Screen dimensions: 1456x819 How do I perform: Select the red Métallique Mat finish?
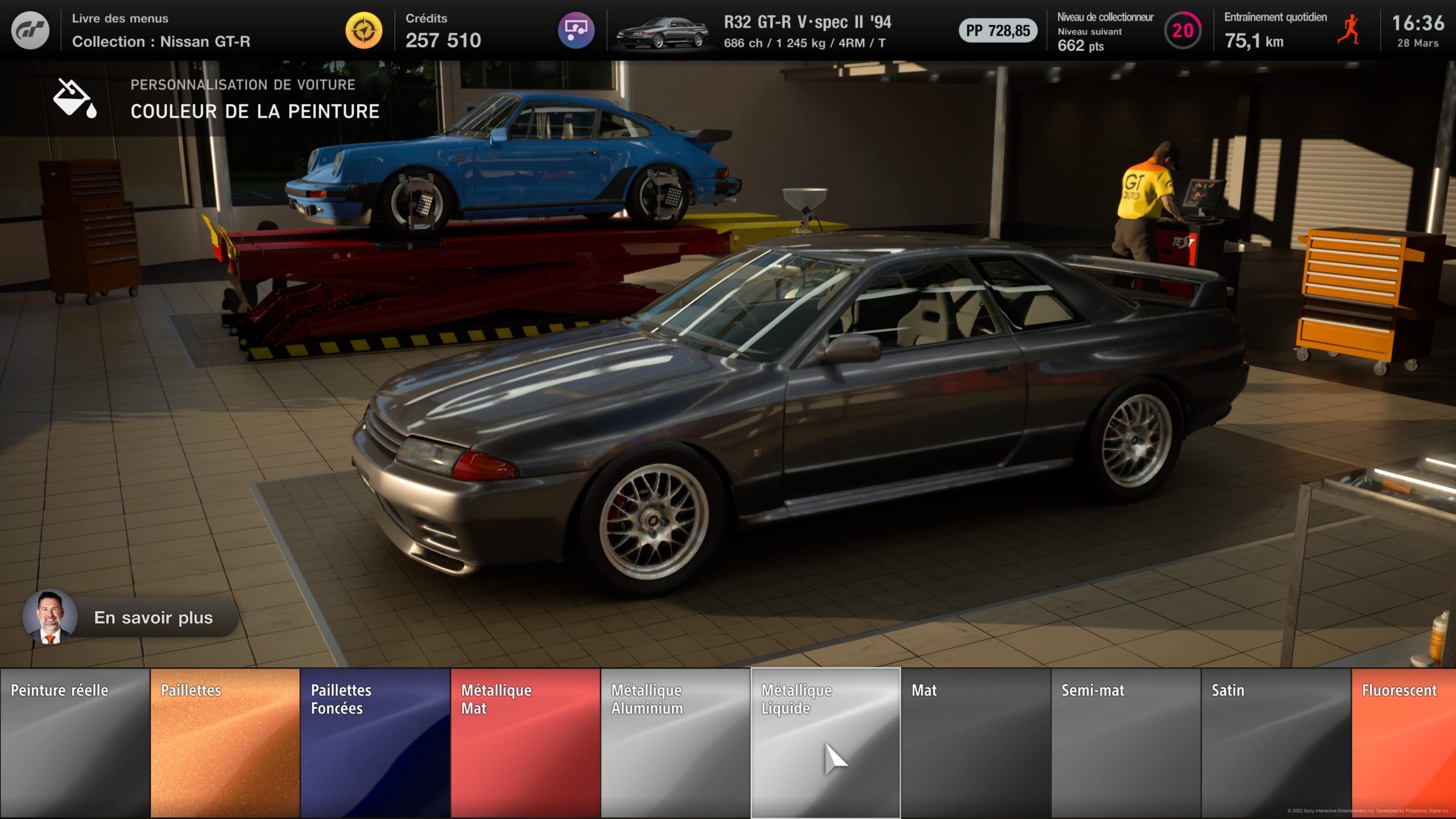click(525, 743)
